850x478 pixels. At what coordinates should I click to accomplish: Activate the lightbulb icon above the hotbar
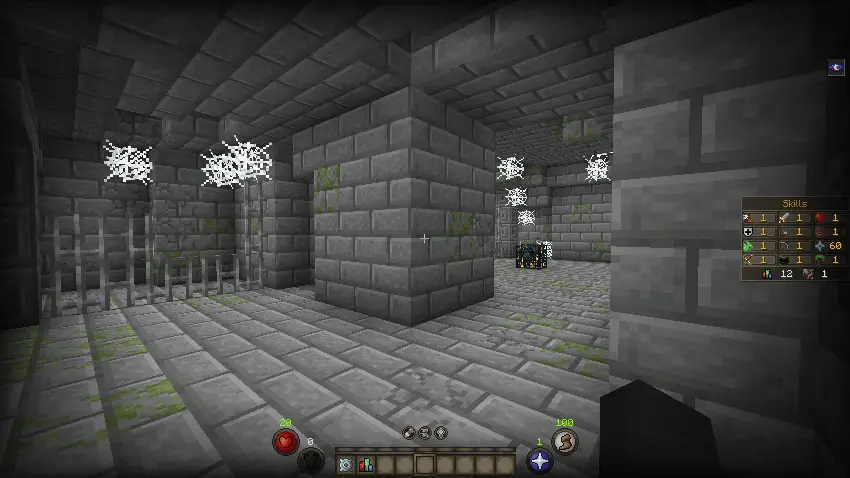pos(441,433)
